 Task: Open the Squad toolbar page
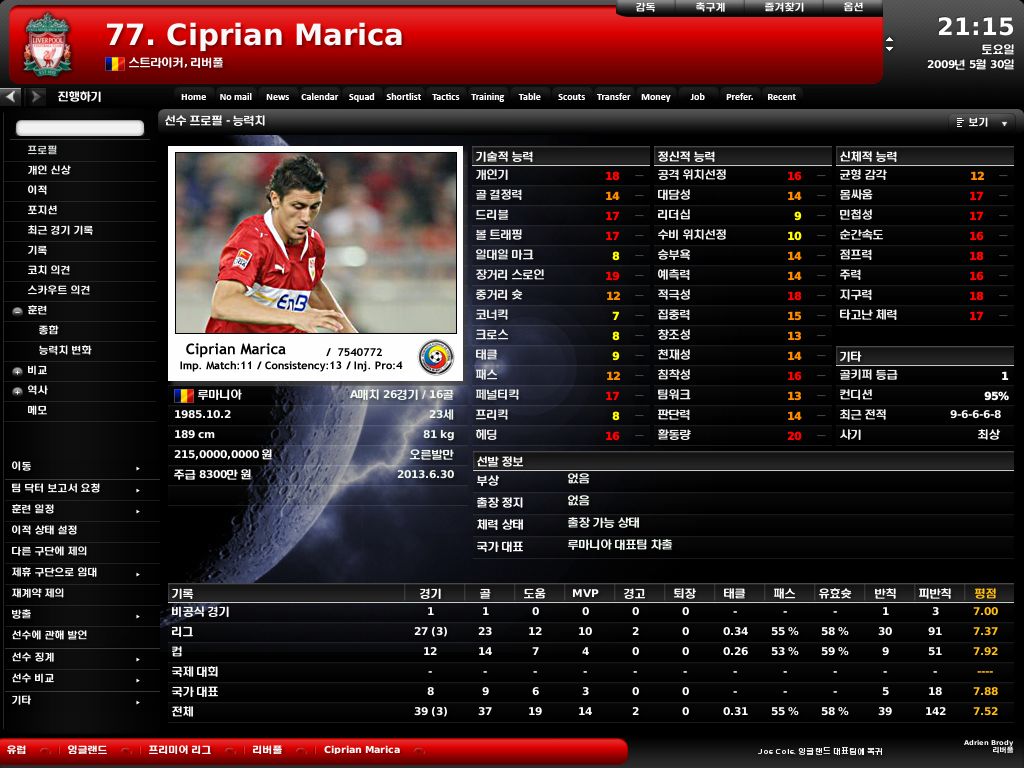[x=362, y=97]
